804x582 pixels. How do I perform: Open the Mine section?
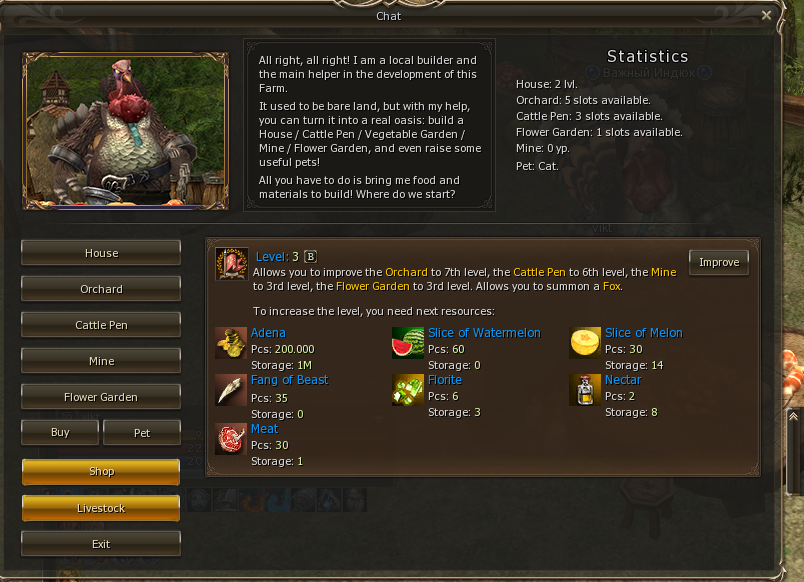coord(101,361)
